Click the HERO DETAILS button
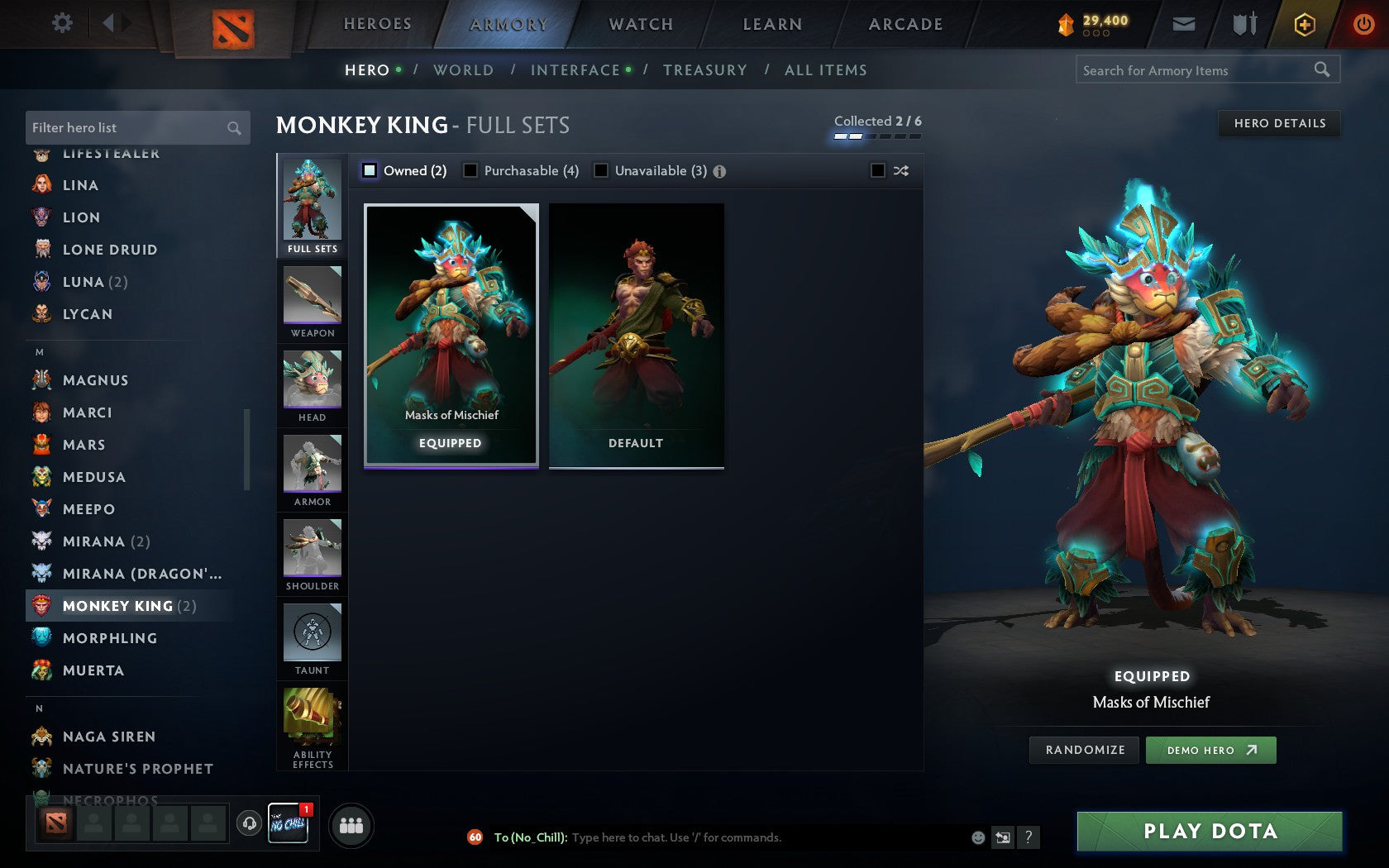Image resolution: width=1389 pixels, height=868 pixels. click(x=1278, y=123)
